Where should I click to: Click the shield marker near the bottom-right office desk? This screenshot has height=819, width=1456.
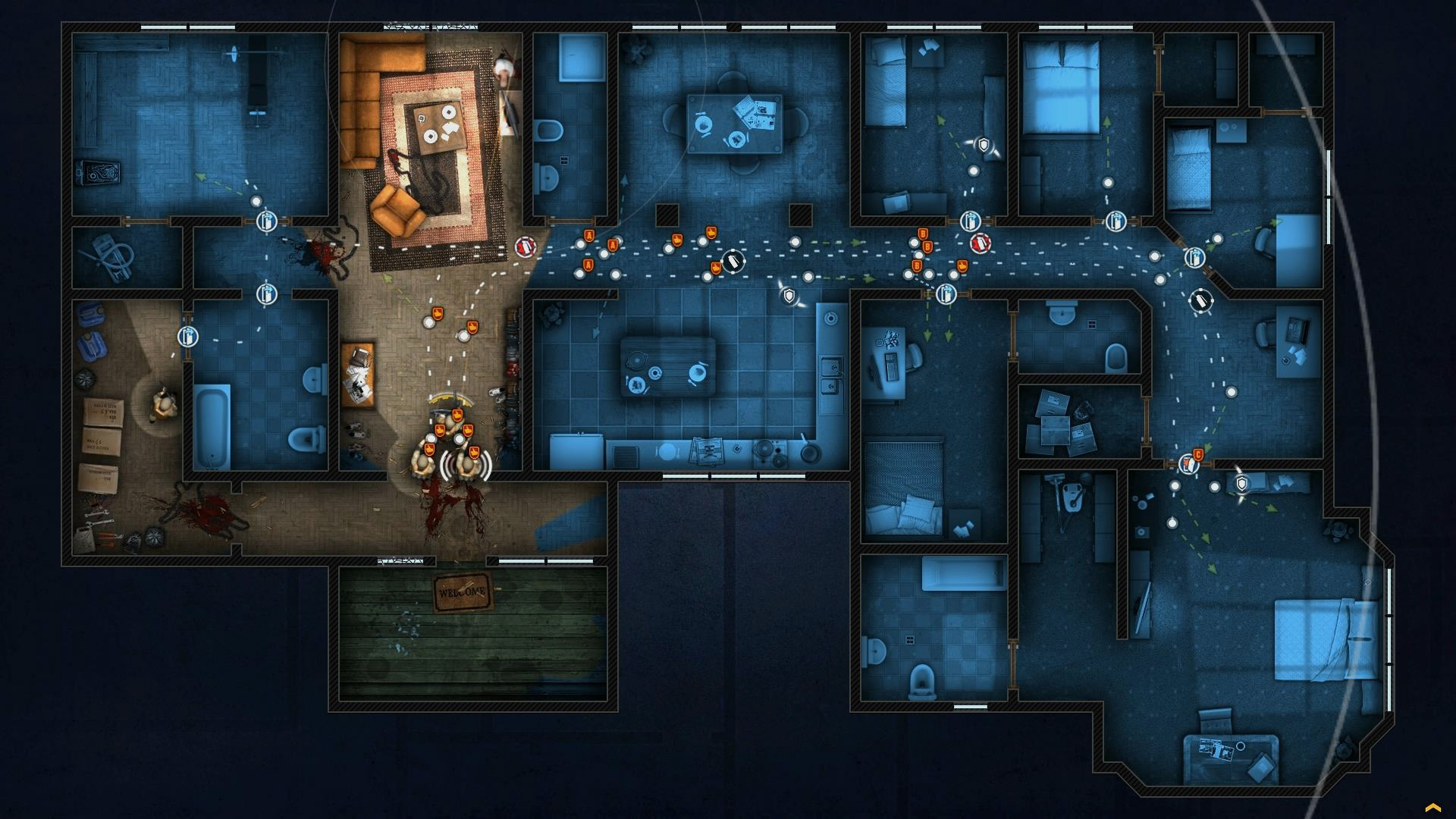click(x=1242, y=483)
